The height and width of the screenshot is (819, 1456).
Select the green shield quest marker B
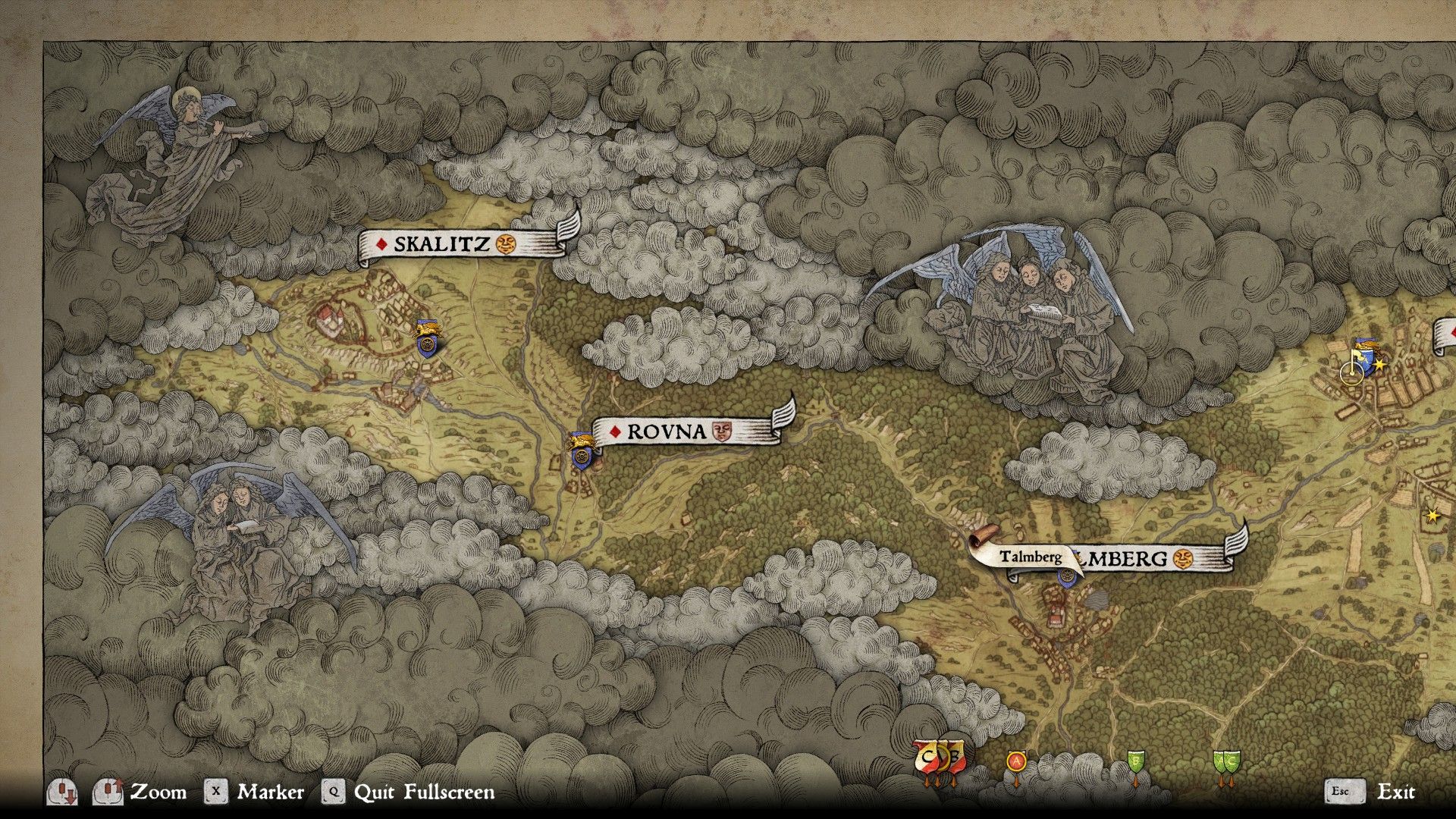coord(1135,761)
